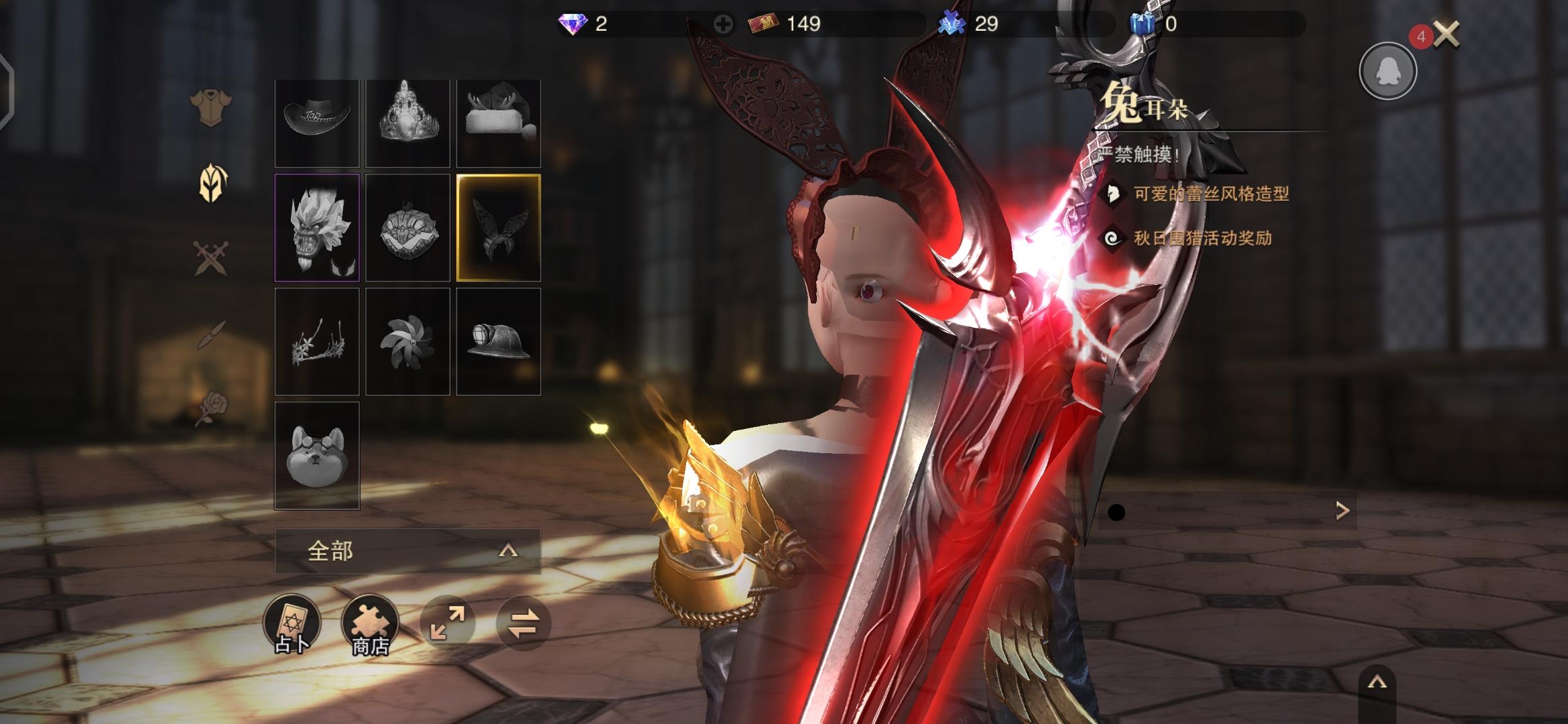Choose the antler Santa hat
This screenshot has width=1568, height=724.
click(499, 123)
